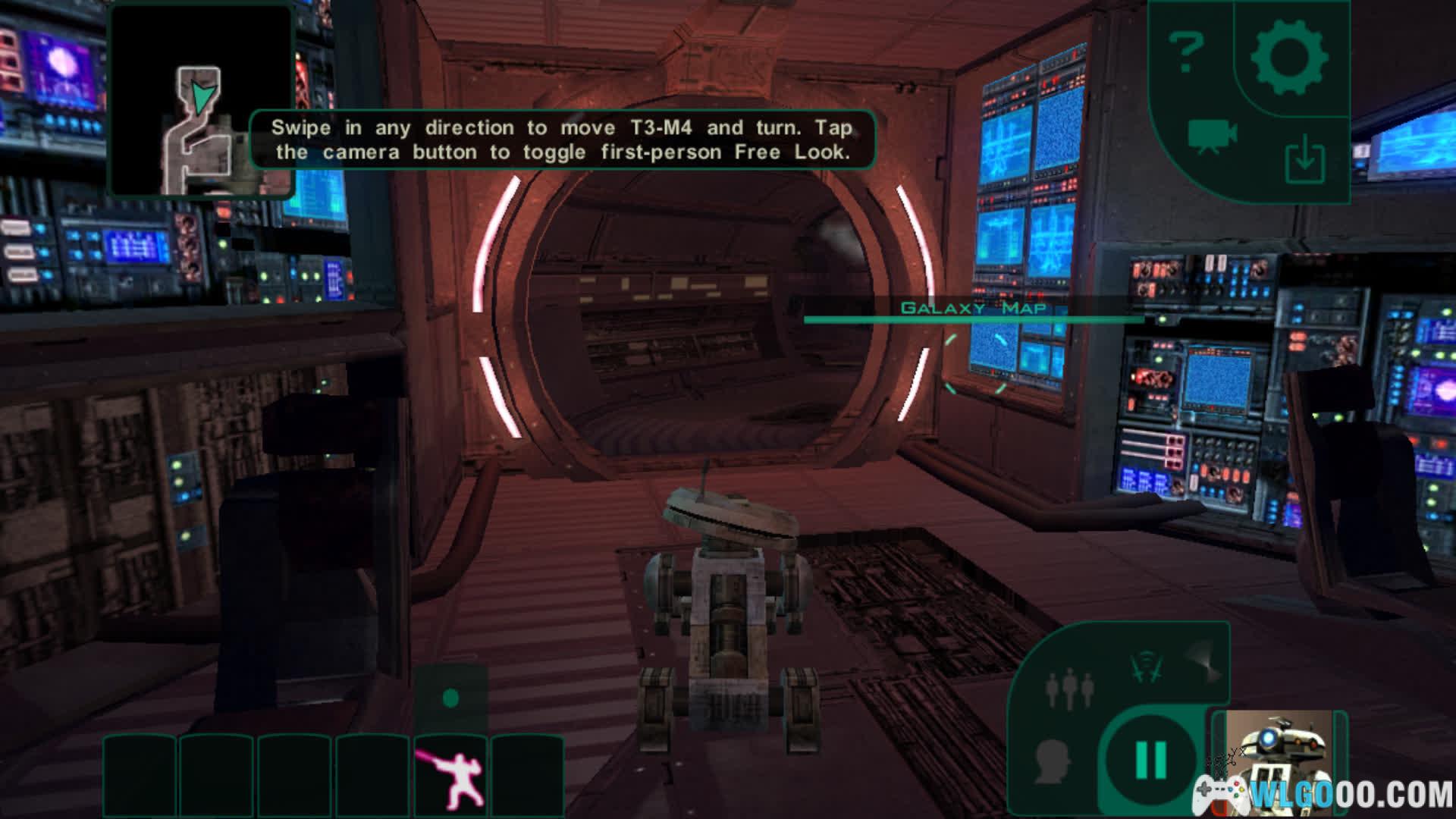Open the area minimap

201,100
